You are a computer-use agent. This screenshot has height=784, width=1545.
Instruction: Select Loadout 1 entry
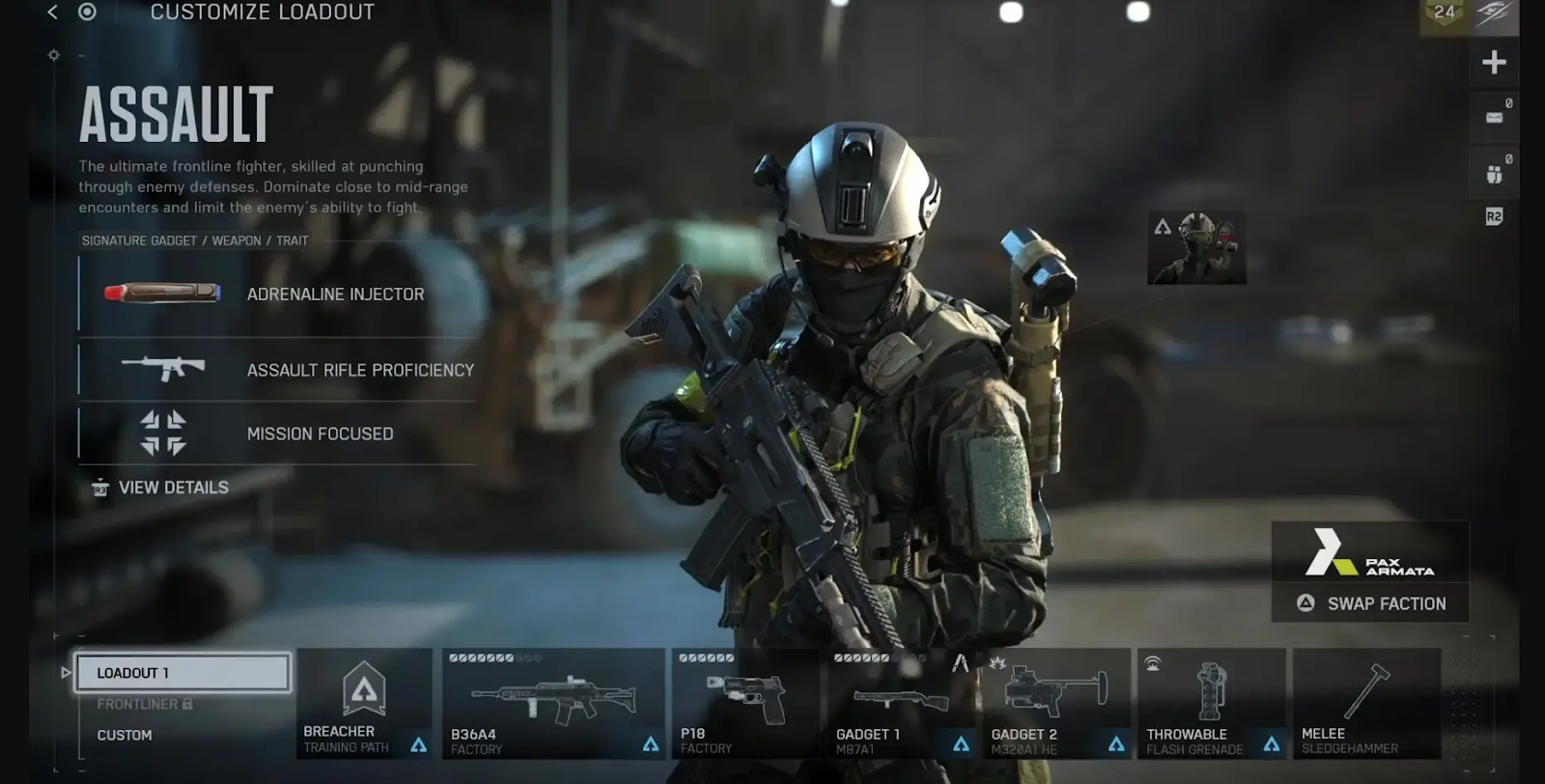183,673
